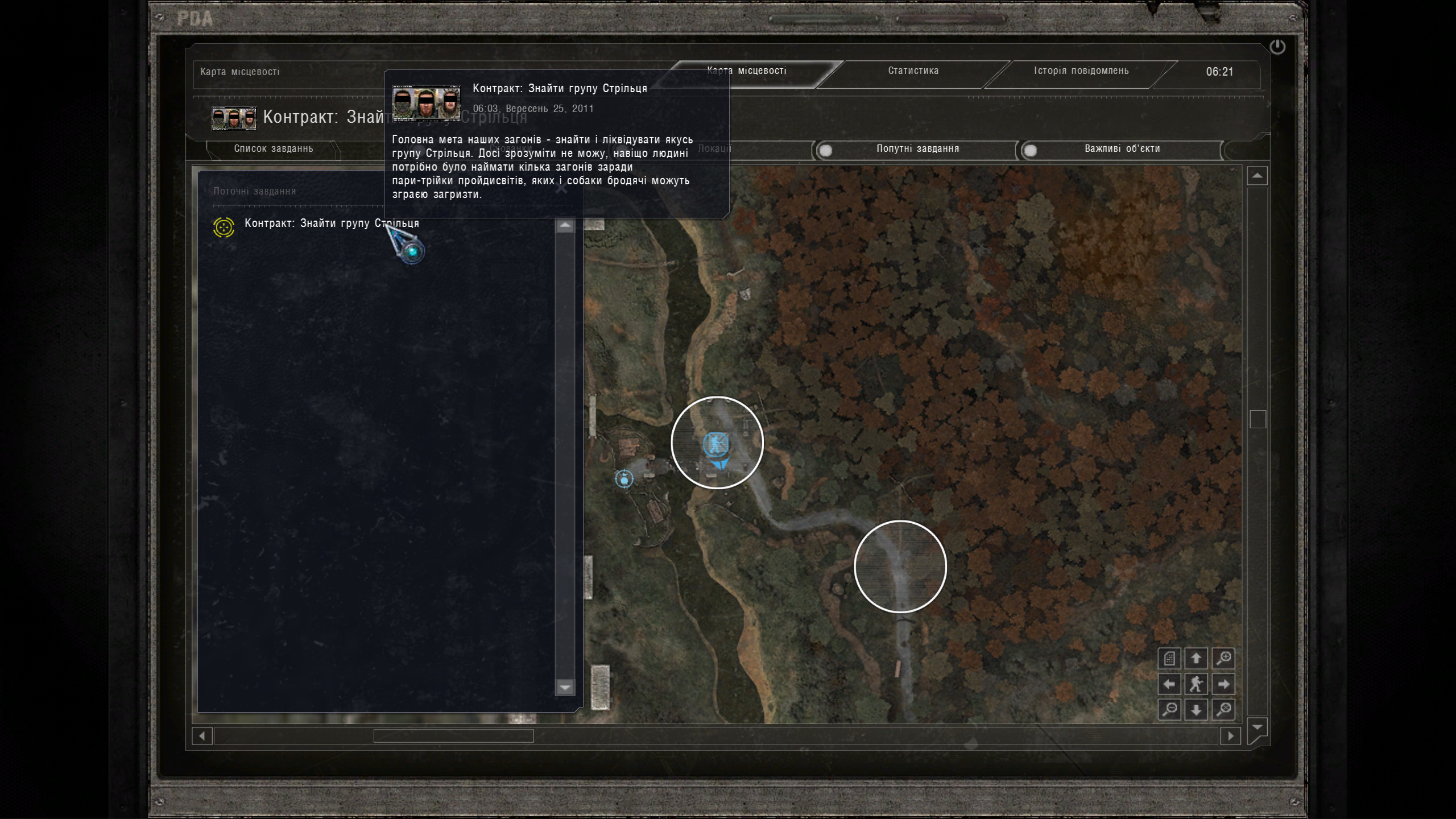Click the task list scroll-down arrow

coord(565,688)
